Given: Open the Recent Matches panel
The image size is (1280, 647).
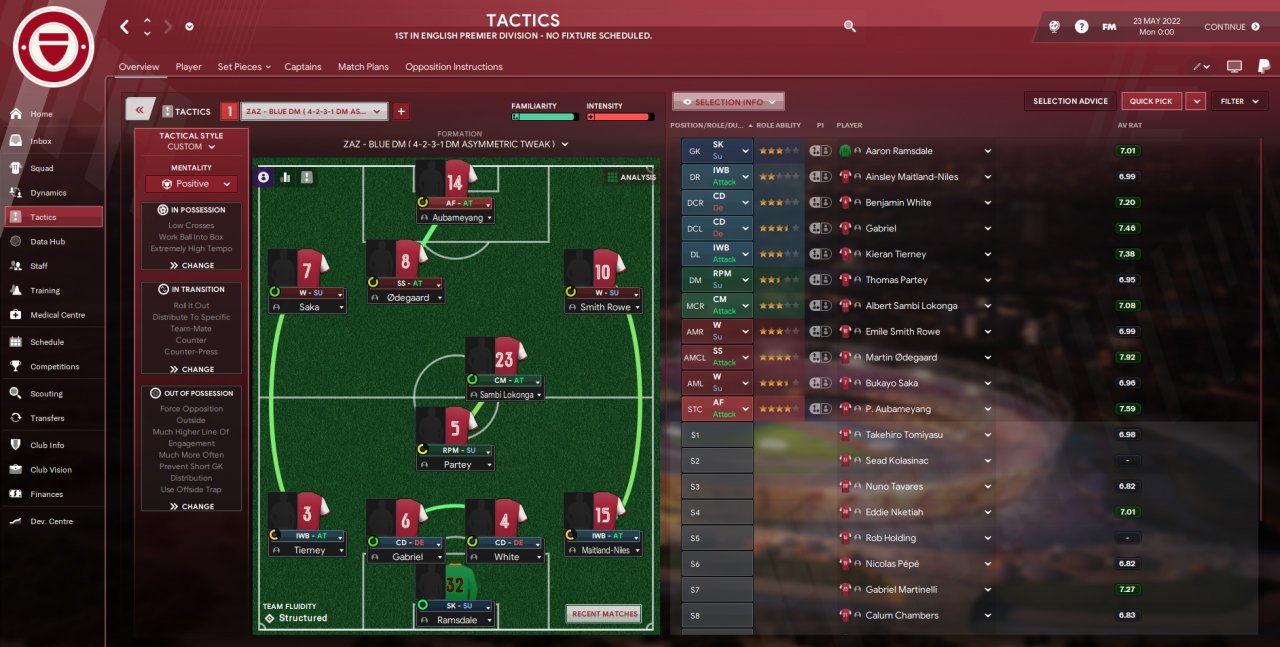Looking at the screenshot, I should (604, 614).
